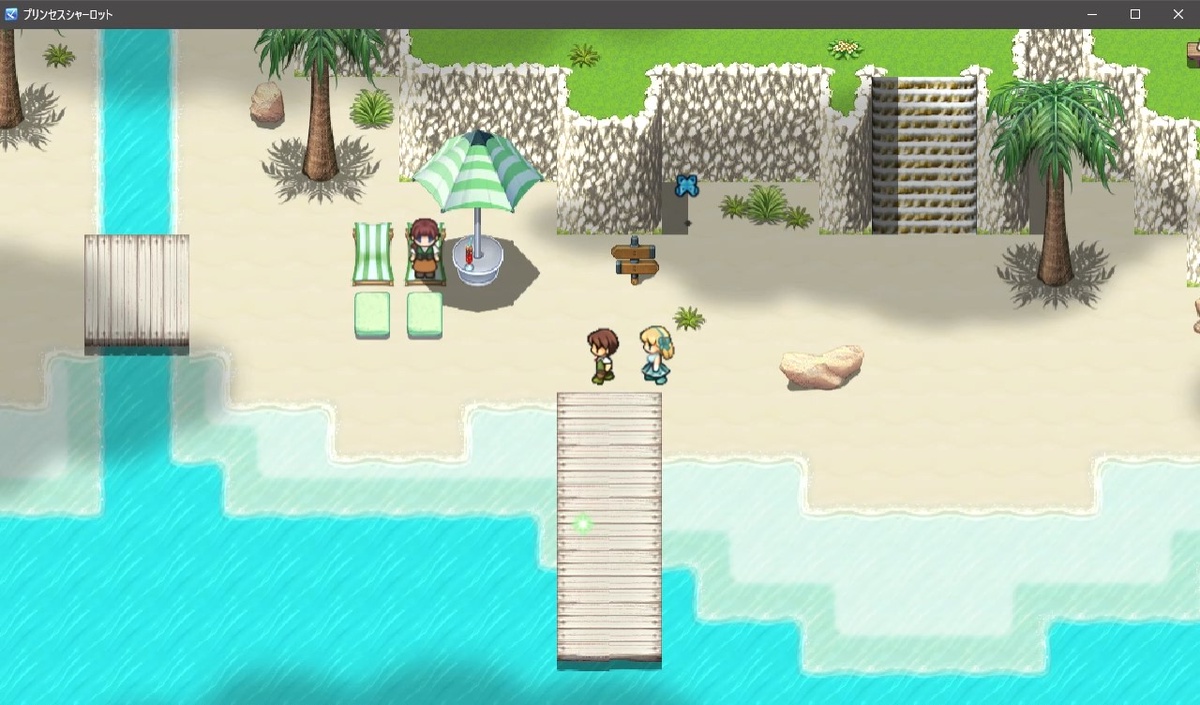The width and height of the screenshot is (1200, 705).
Task: Close the game window
Action: [1177, 14]
